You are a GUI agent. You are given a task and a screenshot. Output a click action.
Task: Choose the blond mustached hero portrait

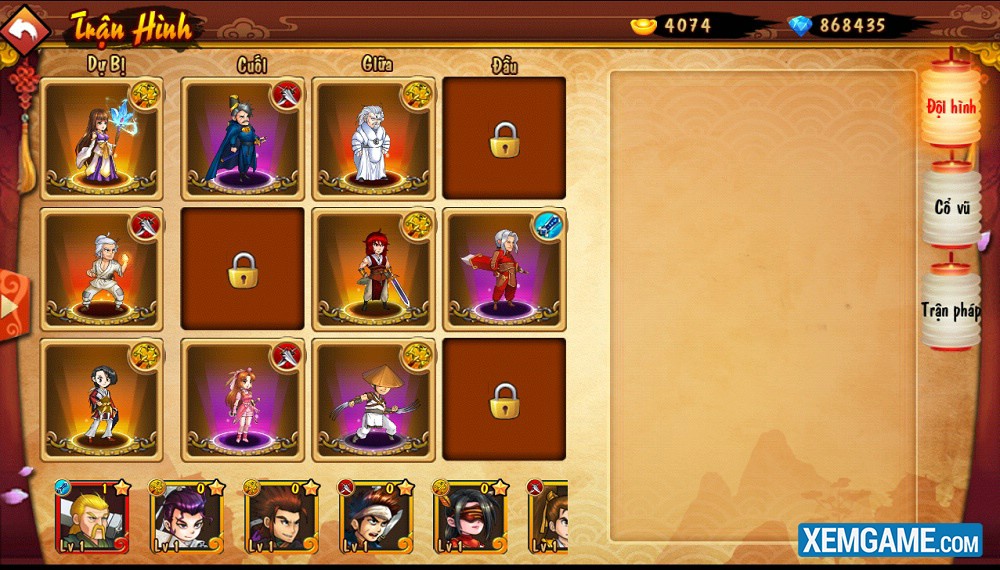click(92, 518)
